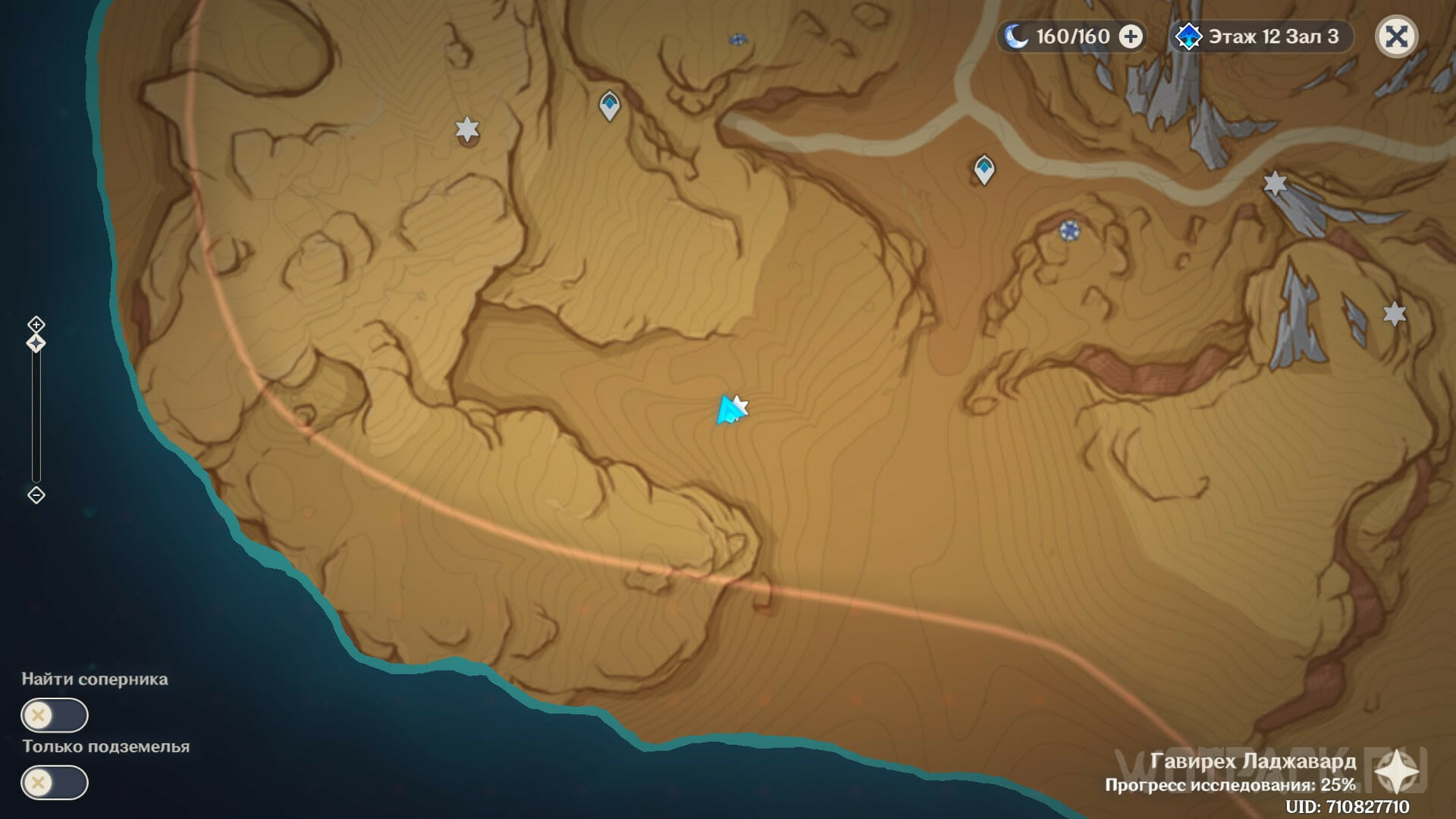Click the map zoom slider handle

[x=36, y=344]
